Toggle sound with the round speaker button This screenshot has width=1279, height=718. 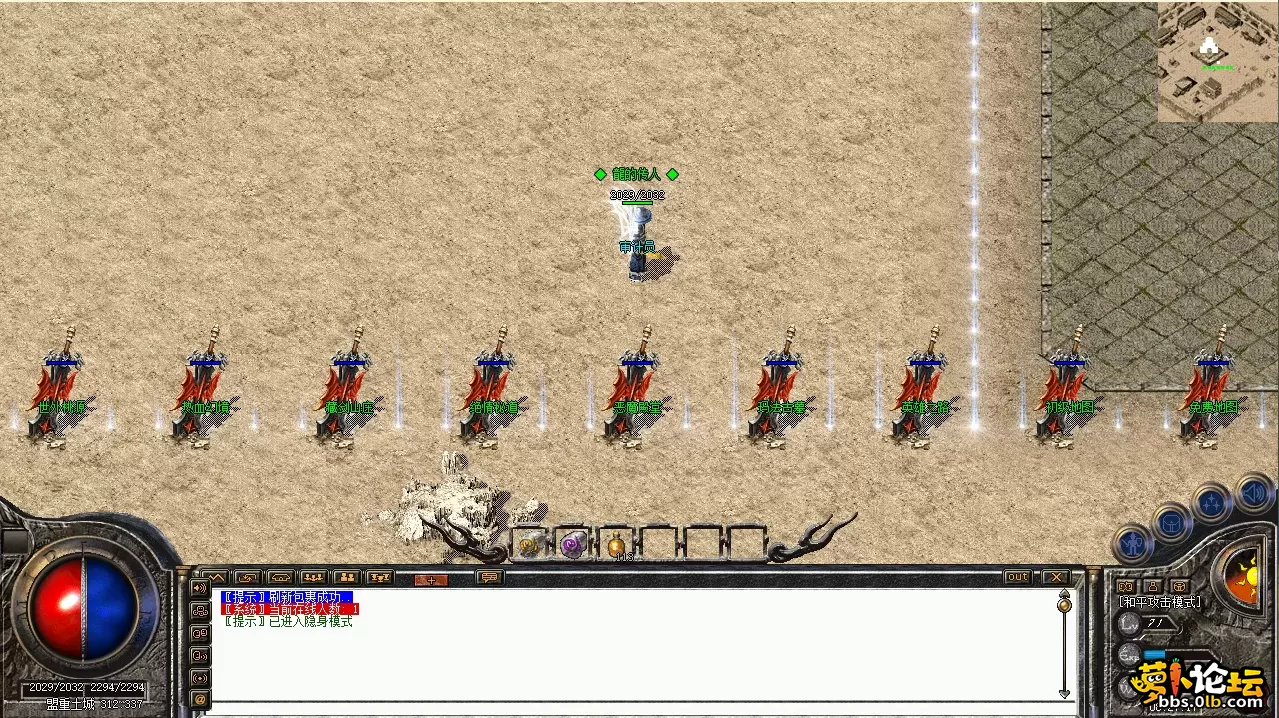click(x=1253, y=493)
